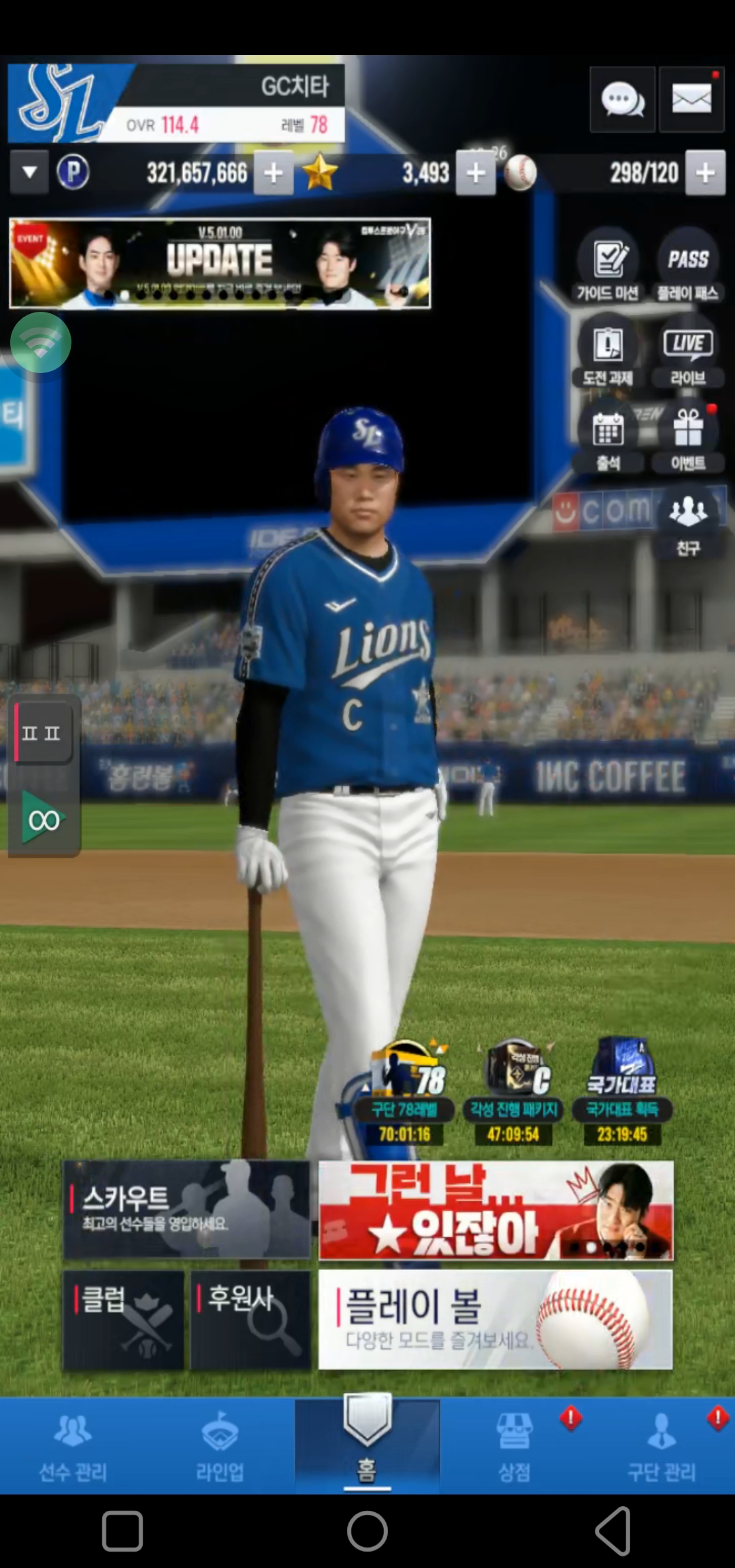Open the mailbox envelope icon

(691, 100)
